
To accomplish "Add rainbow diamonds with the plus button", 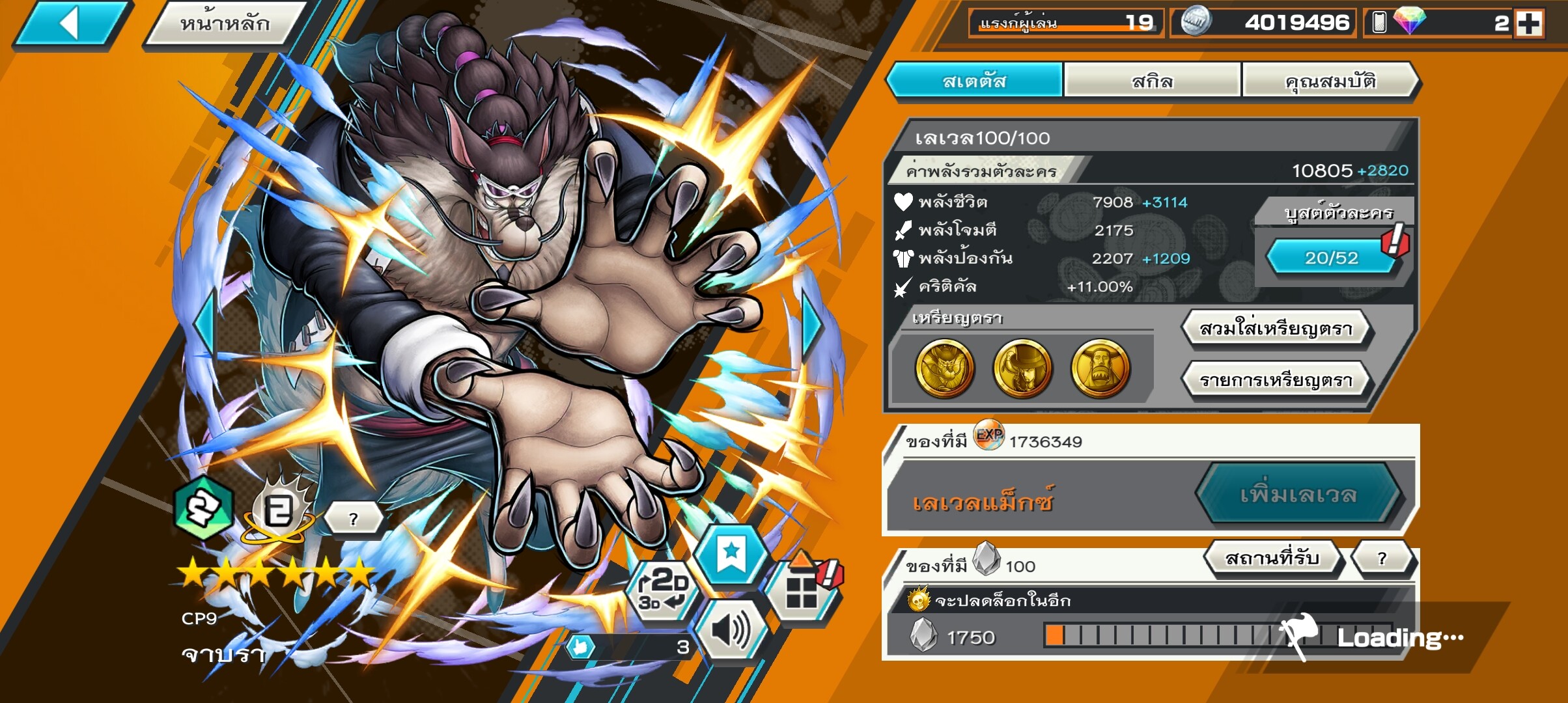I will tap(1528, 24).
